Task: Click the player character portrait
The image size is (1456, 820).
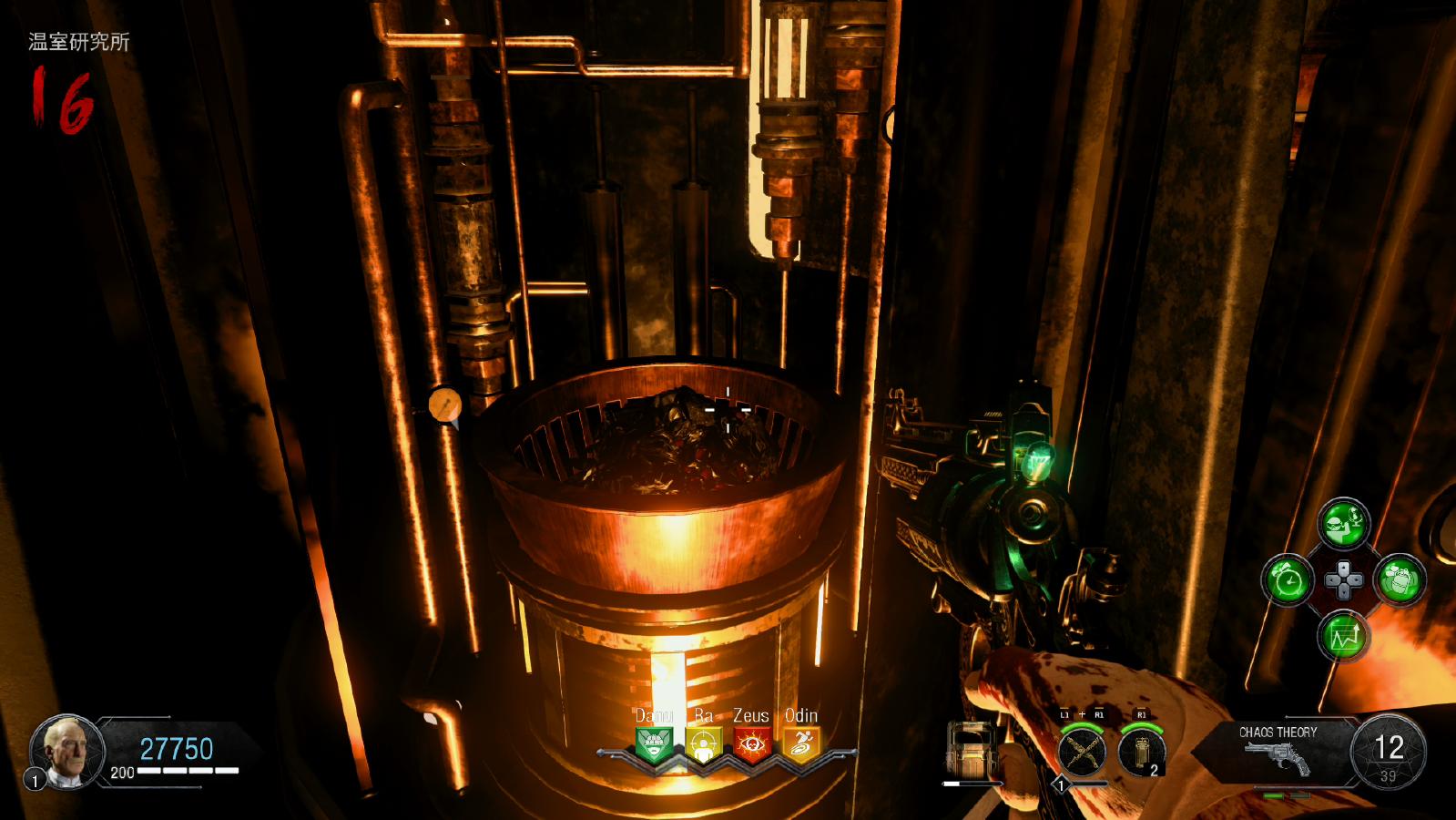Action: pos(67,751)
